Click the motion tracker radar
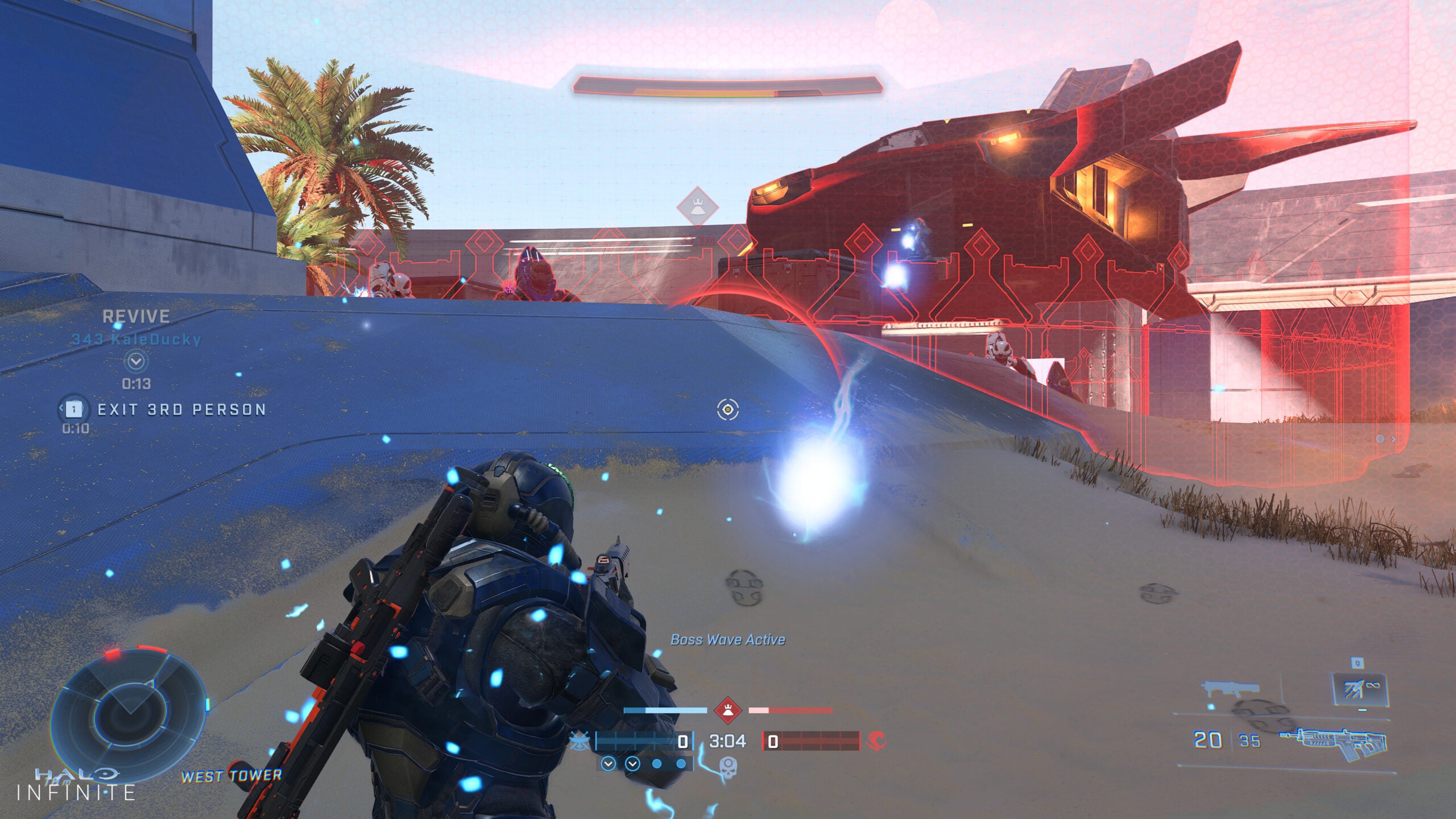 127,713
